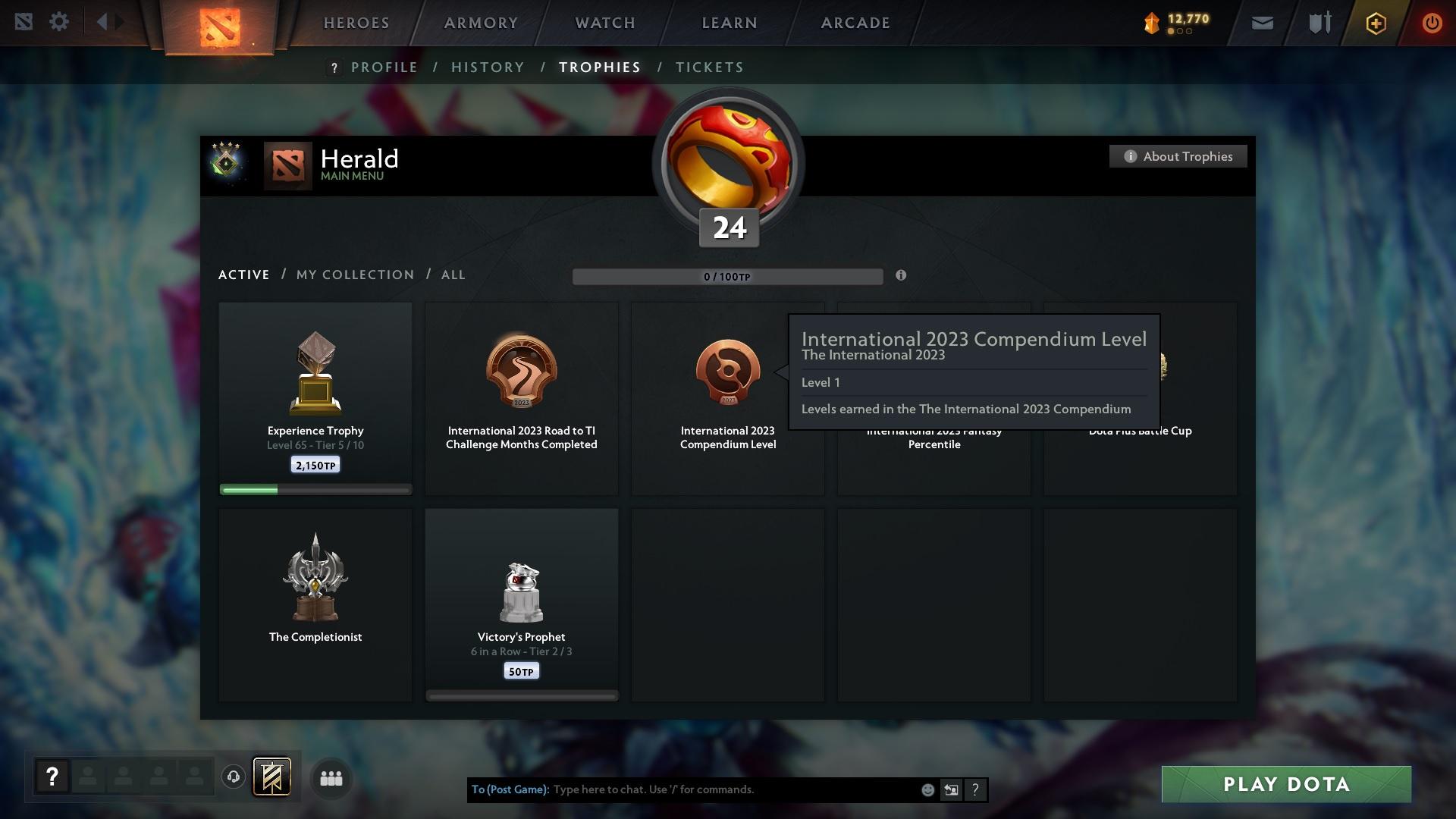Click the gold Dota Plus hexagon icon

coord(1375,23)
